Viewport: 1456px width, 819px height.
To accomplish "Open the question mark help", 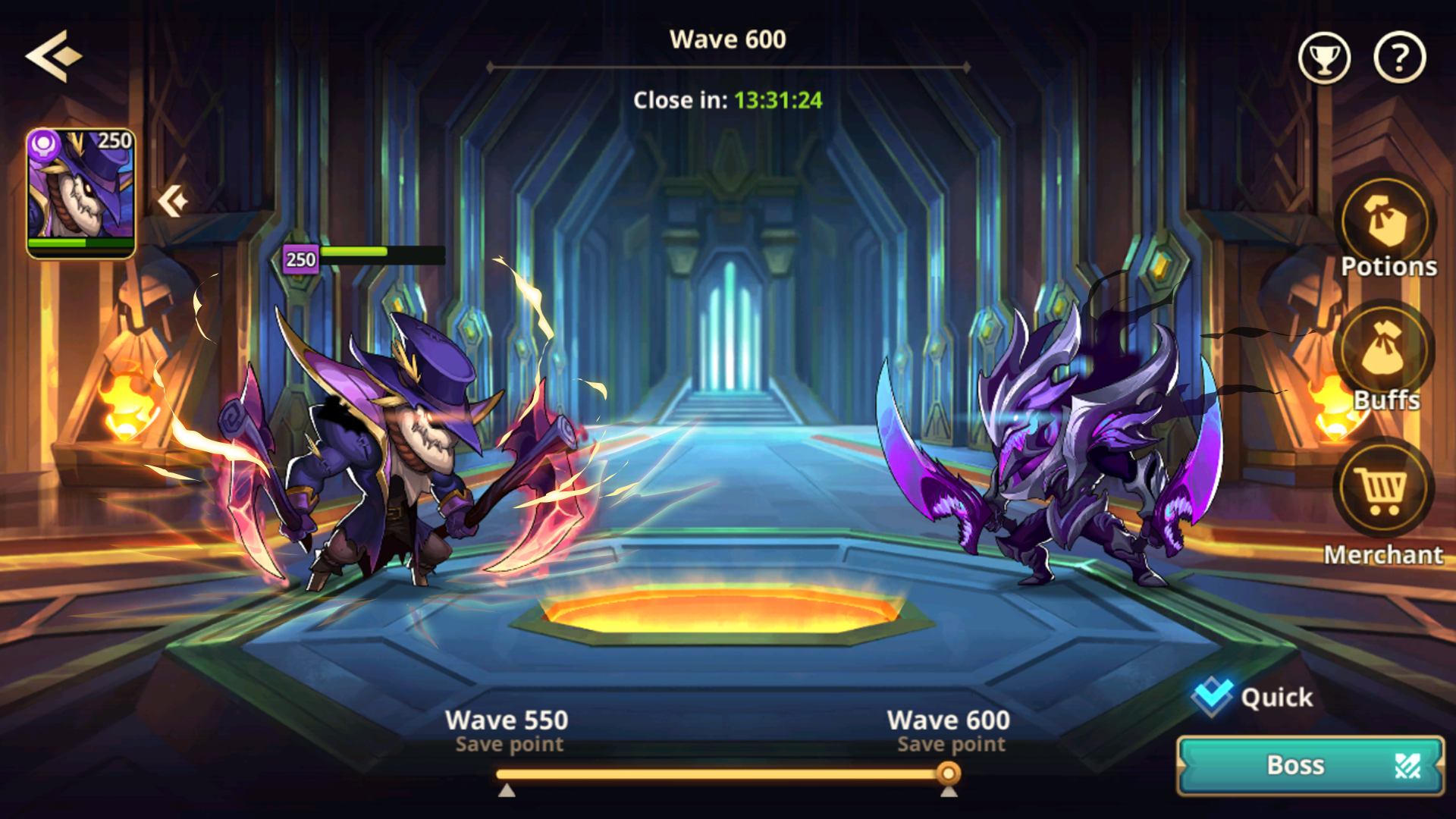I will point(1399,58).
